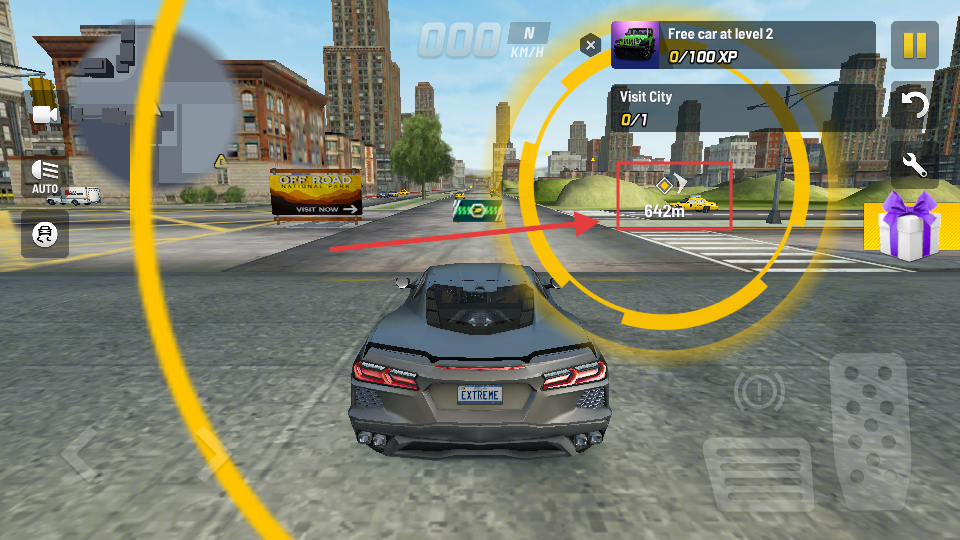
Task: Engage the handbrake button
Action: [x=759, y=393]
